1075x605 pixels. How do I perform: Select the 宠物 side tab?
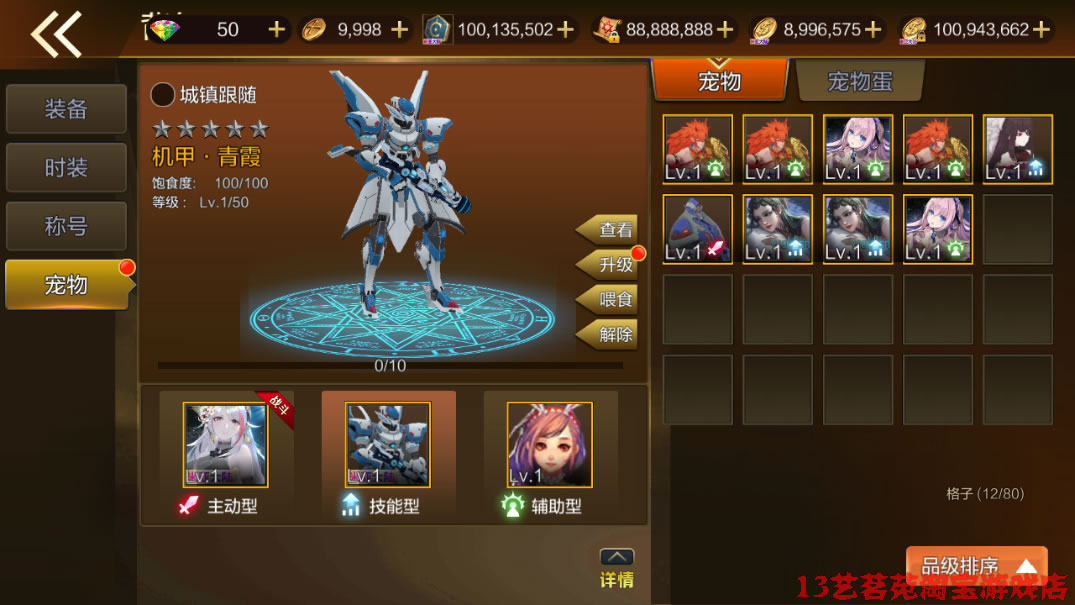66,285
